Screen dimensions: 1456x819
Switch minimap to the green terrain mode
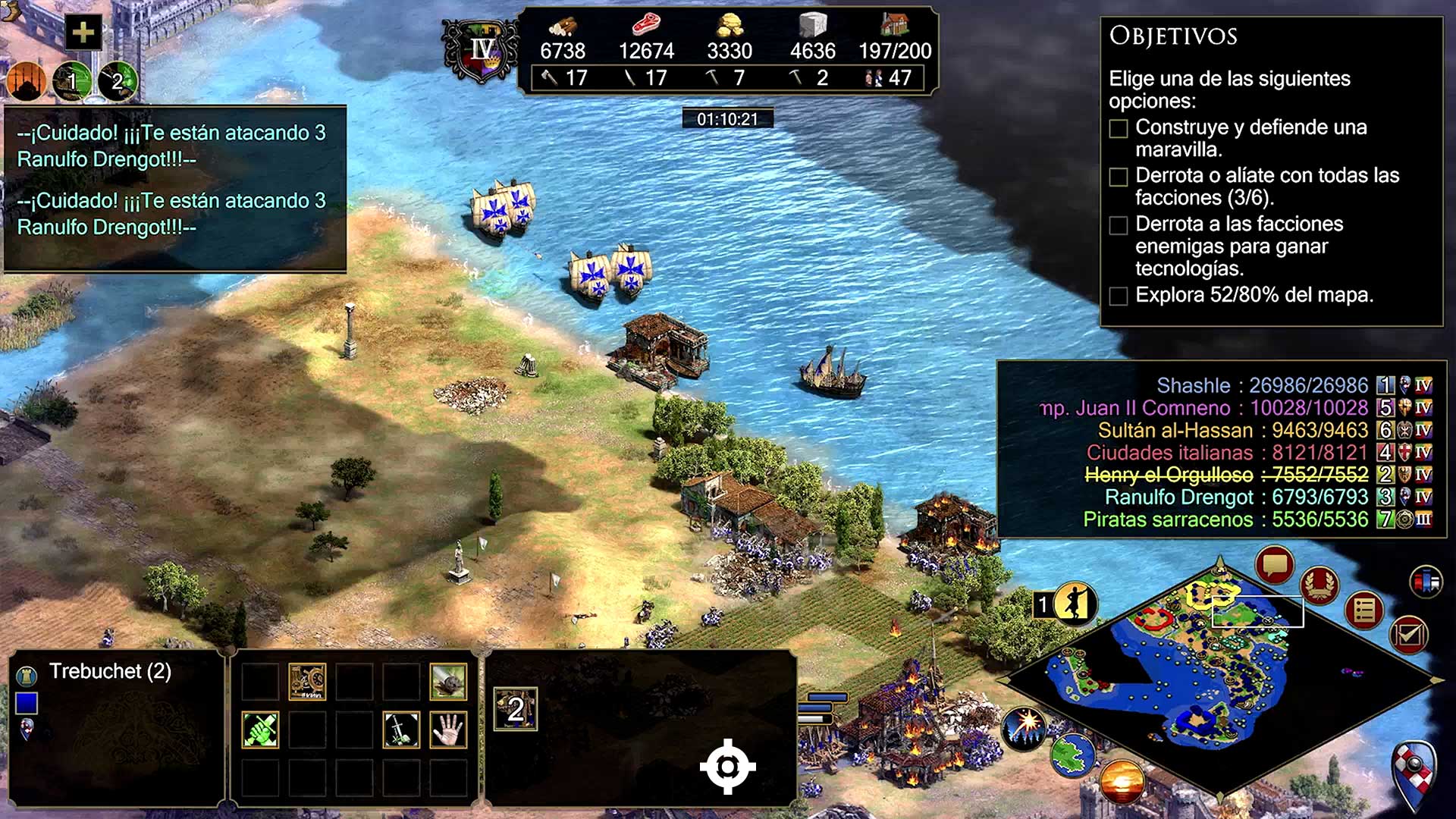click(1072, 755)
